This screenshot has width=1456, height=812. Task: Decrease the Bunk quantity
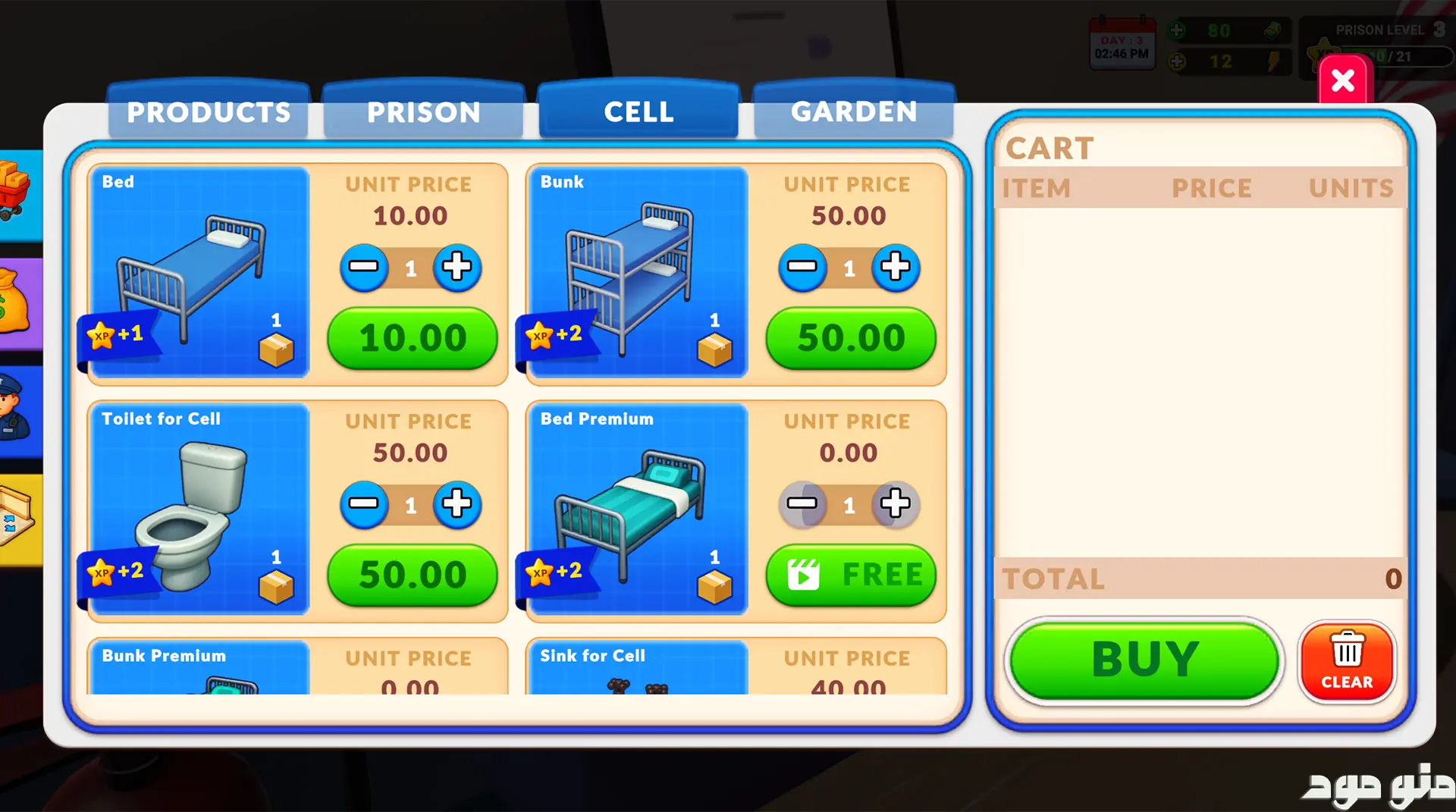pyautogui.click(x=802, y=267)
